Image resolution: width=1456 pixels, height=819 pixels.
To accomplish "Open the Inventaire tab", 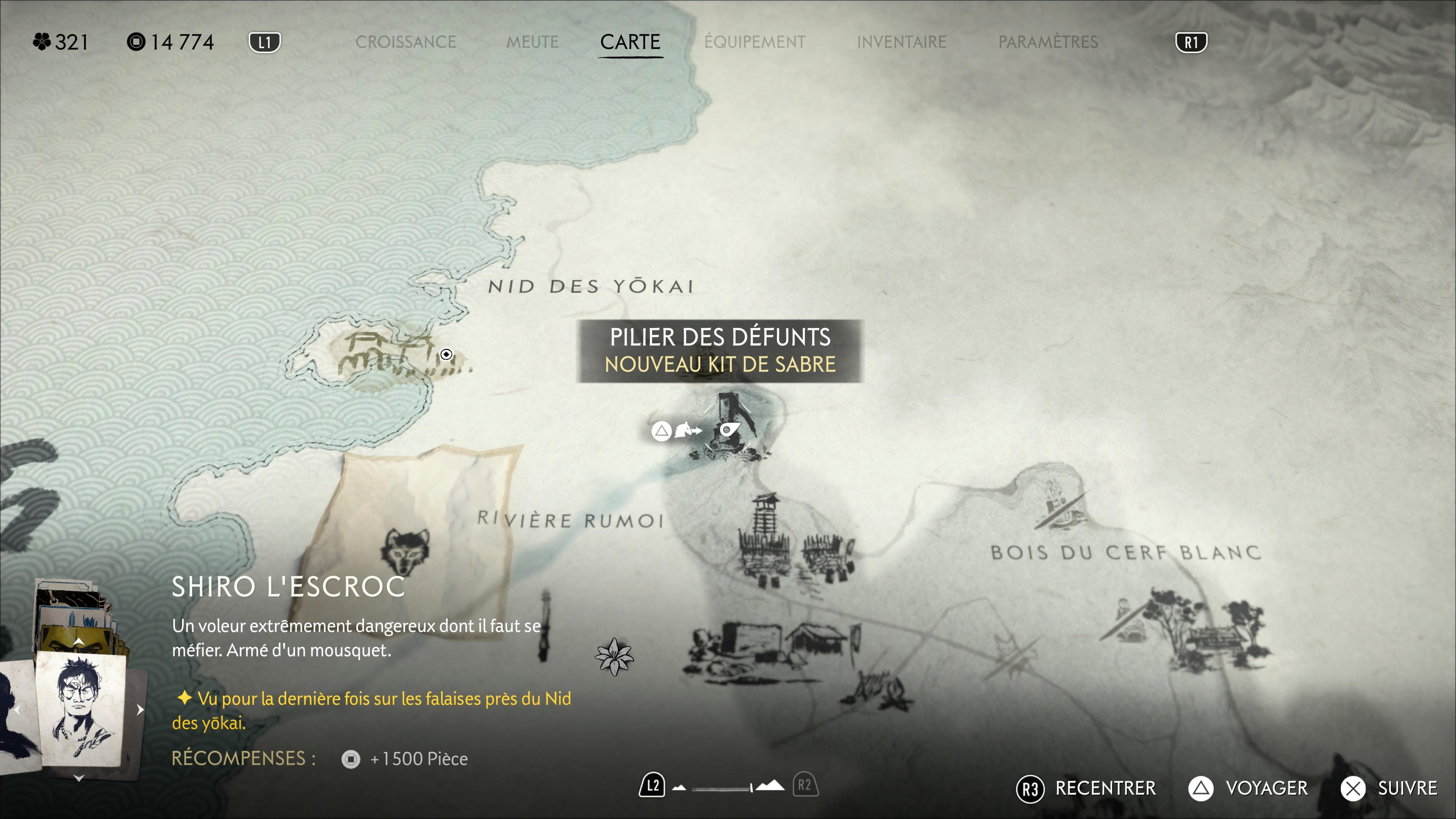I will 901,42.
